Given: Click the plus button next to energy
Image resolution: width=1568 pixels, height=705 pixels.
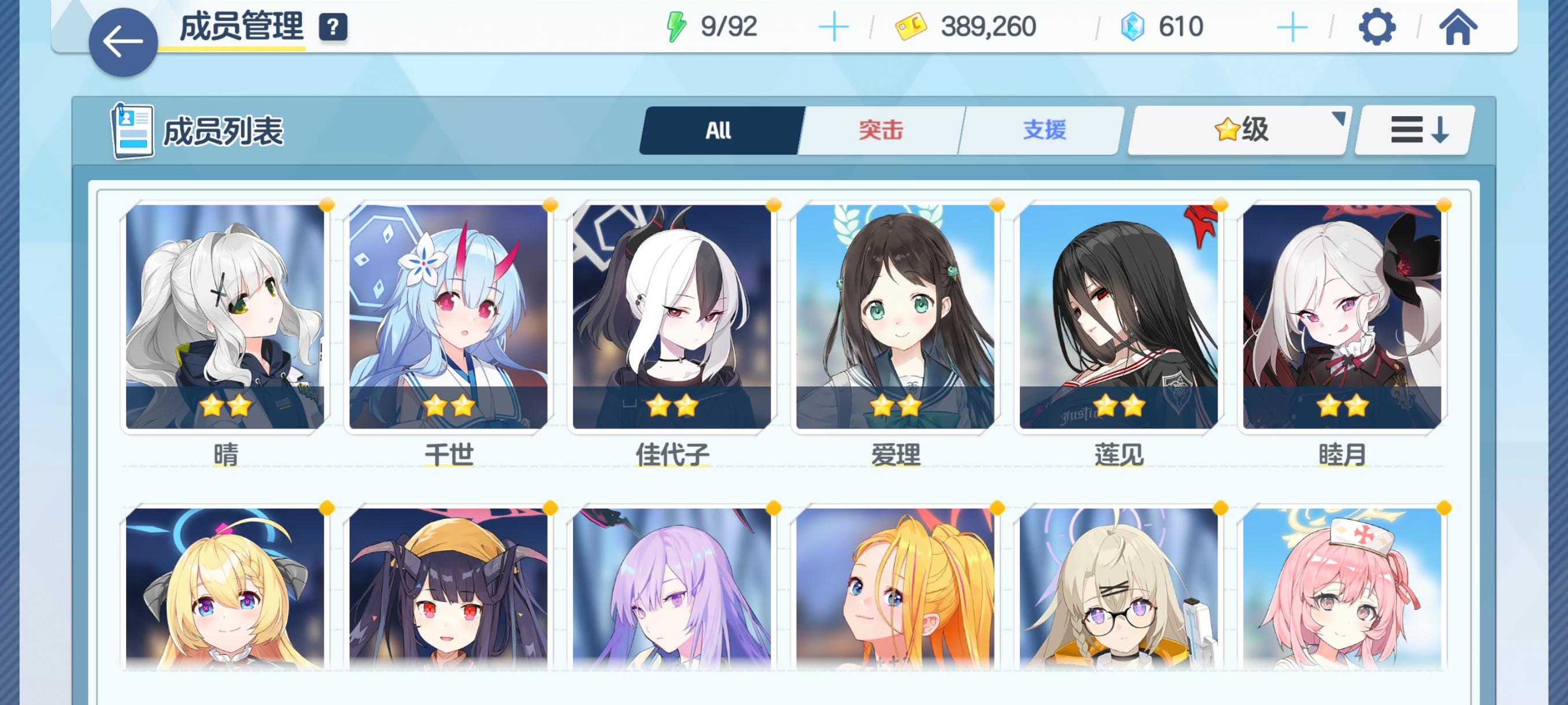Looking at the screenshot, I should click(x=834, y=25).
